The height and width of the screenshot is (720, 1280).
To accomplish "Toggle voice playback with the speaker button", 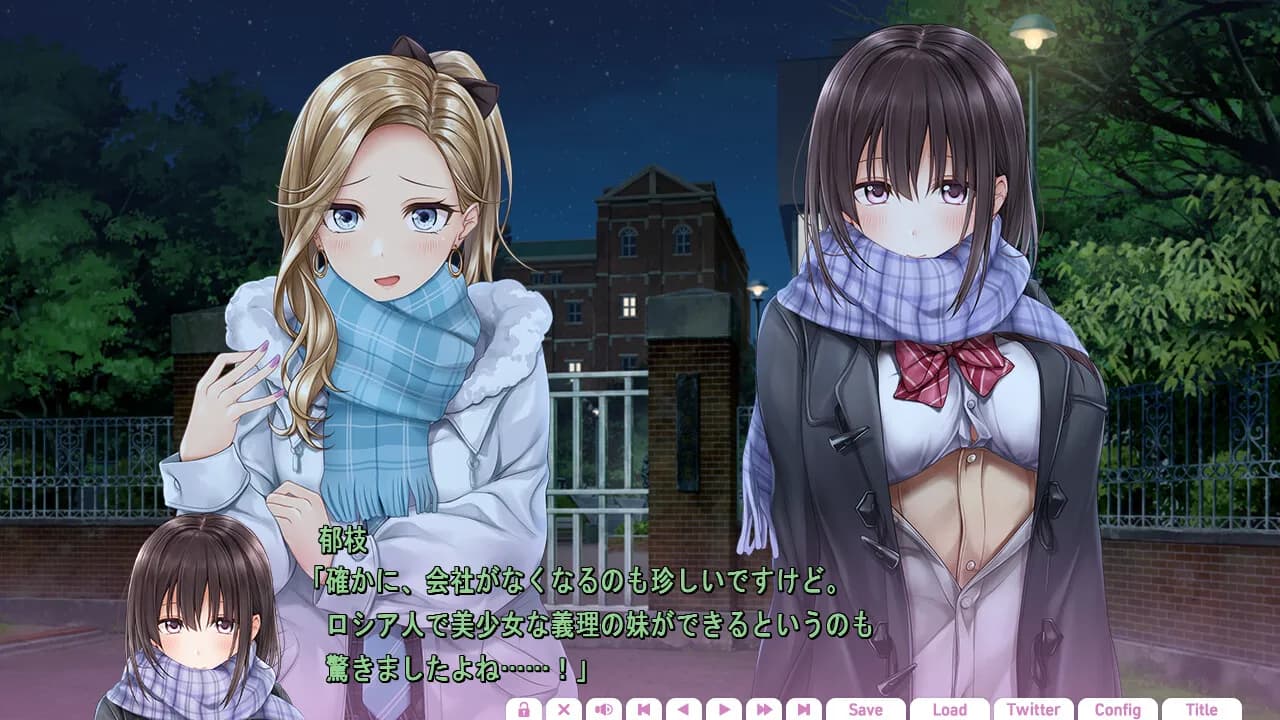I will (x=605, y=710).
